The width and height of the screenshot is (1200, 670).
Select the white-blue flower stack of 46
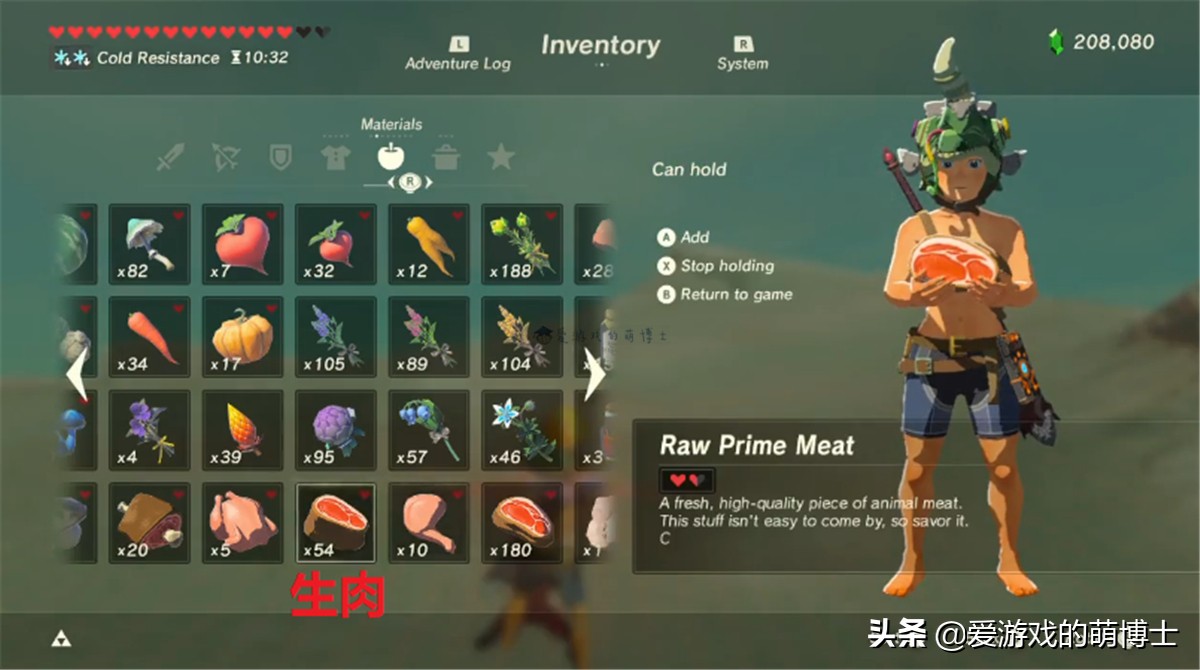[522, 430]
